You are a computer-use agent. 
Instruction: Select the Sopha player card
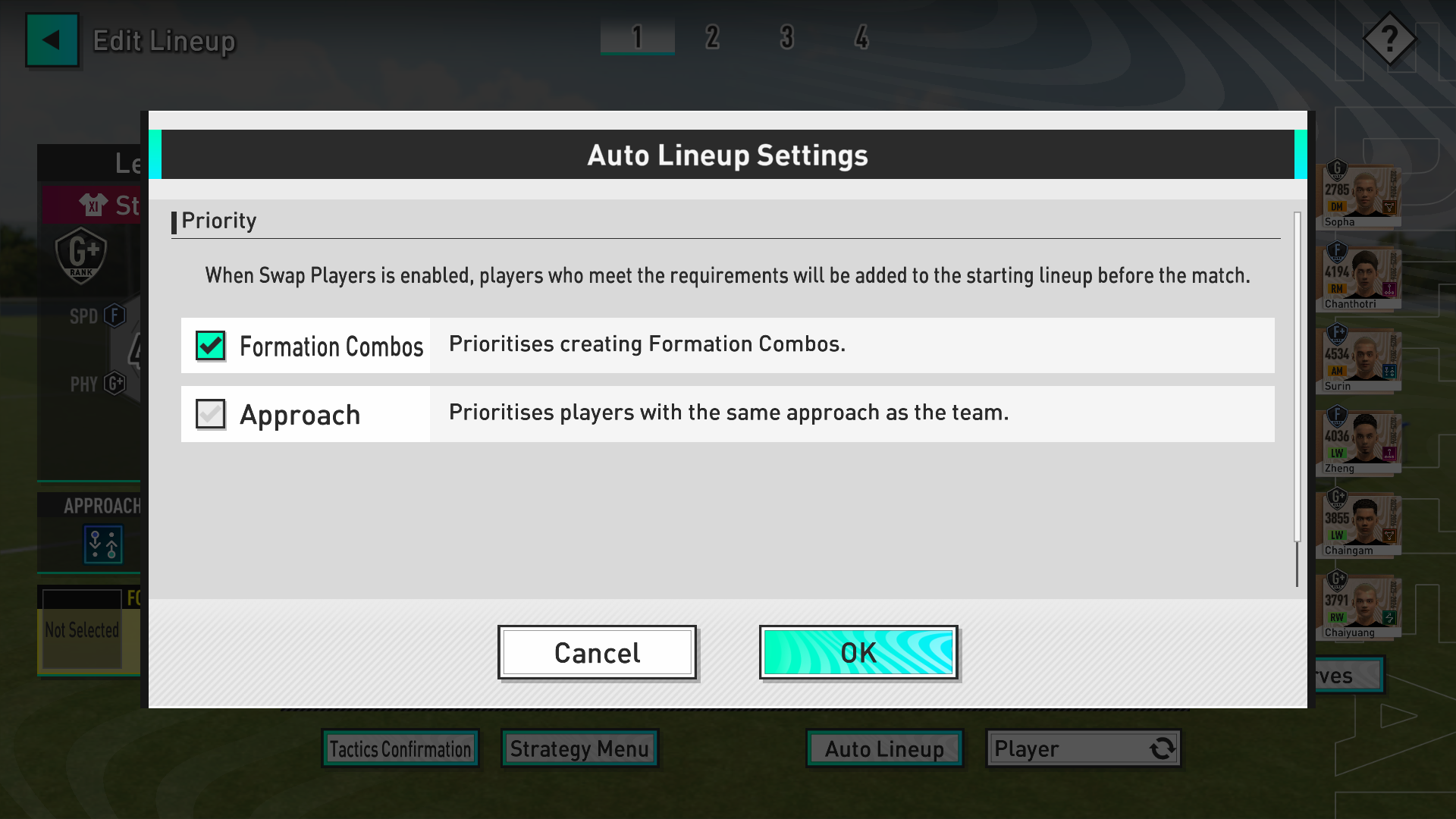click(1359, 195)
